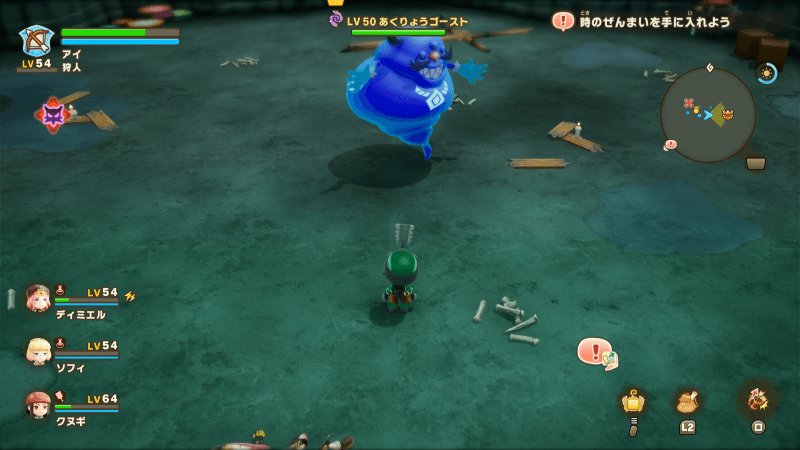Screen dimensions: 800x450
Task: Click the red X marker on the minimap
Action: (687, 101)
